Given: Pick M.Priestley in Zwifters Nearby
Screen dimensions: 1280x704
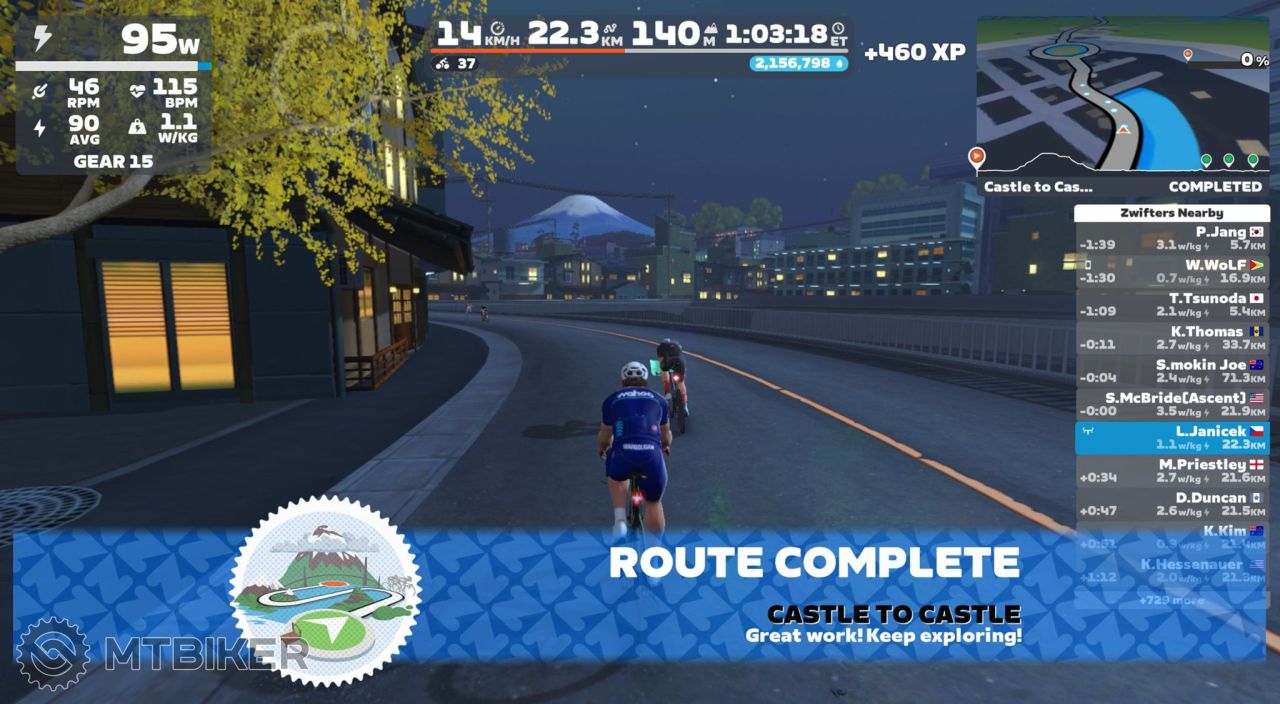Looking at the screenshot, I should (x=1171, y=471).
